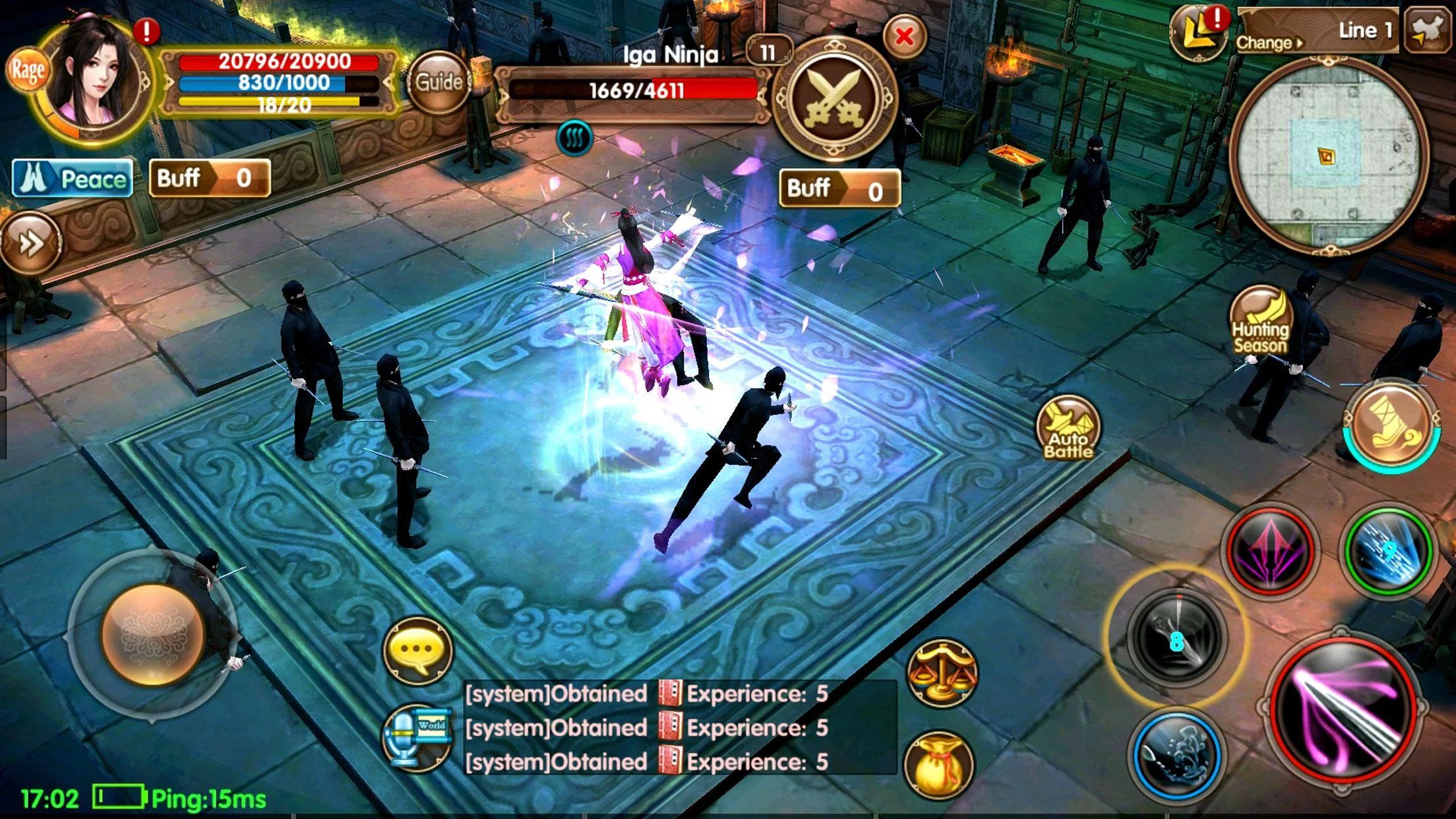Open the world map icon
This screenshot has height=819, width=1456.
(x=1427, y=30)
